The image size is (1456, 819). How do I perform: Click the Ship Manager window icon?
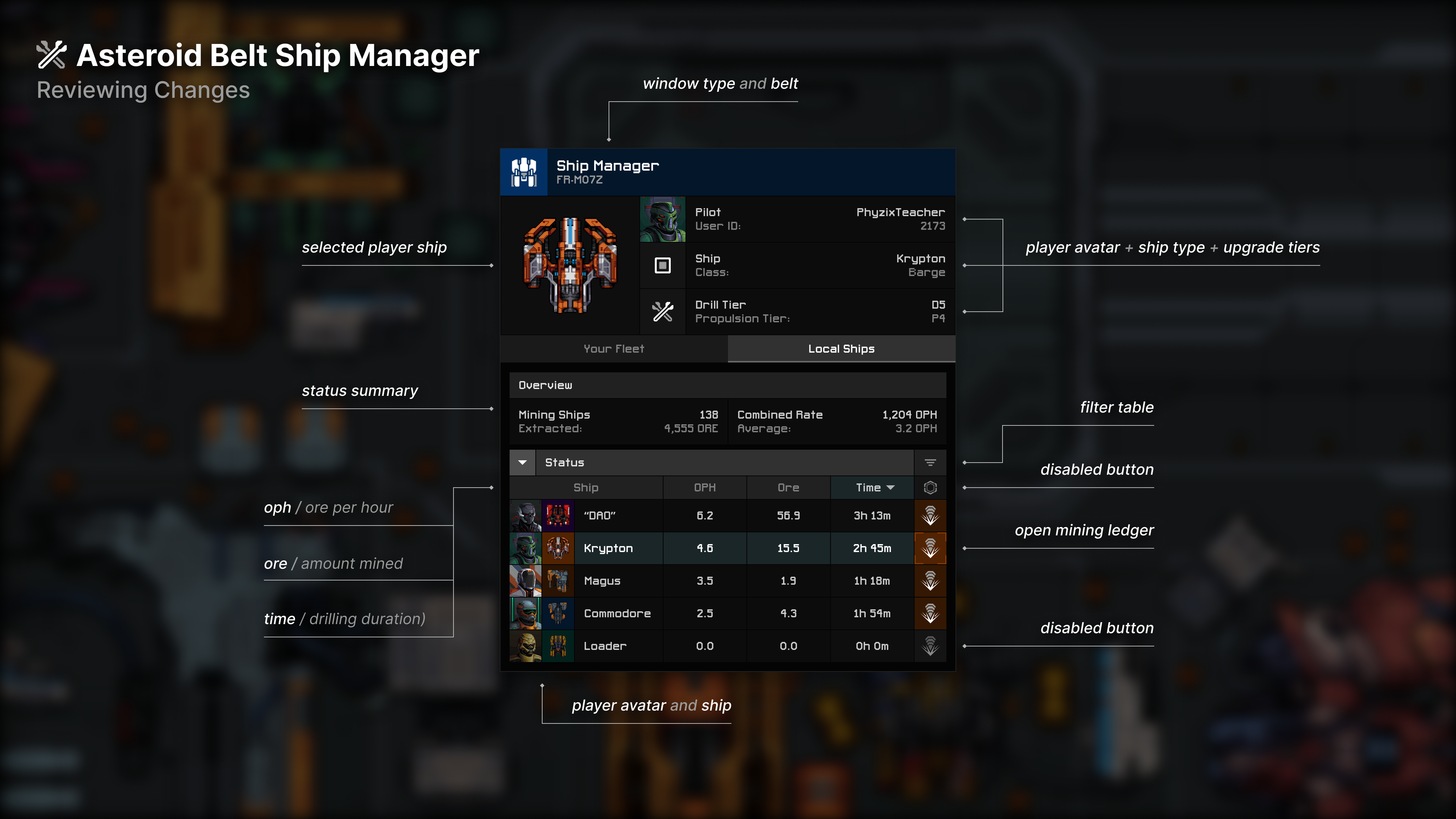coord(524,173)
